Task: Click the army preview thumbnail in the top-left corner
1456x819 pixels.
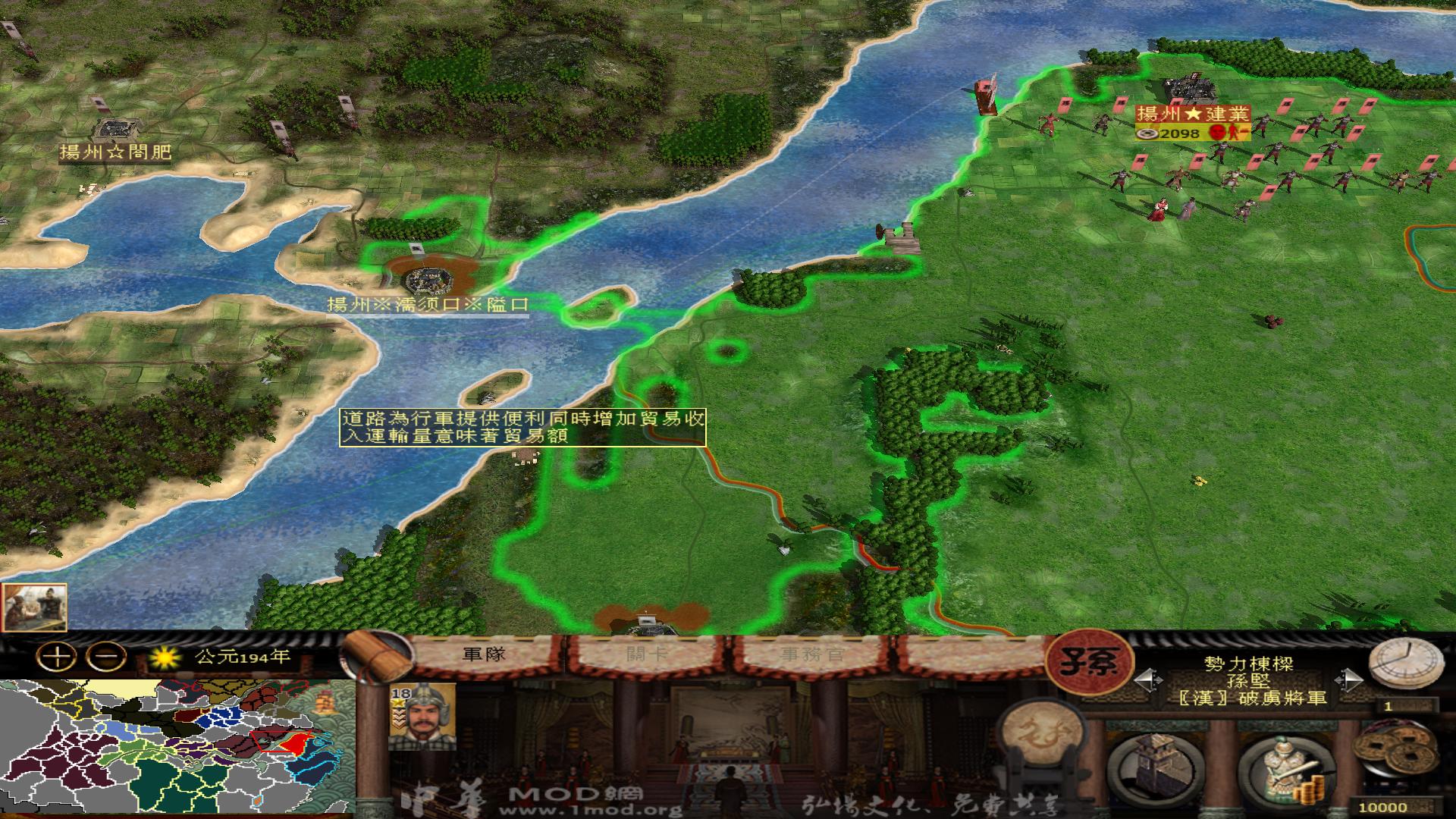Action: [35, 608]
